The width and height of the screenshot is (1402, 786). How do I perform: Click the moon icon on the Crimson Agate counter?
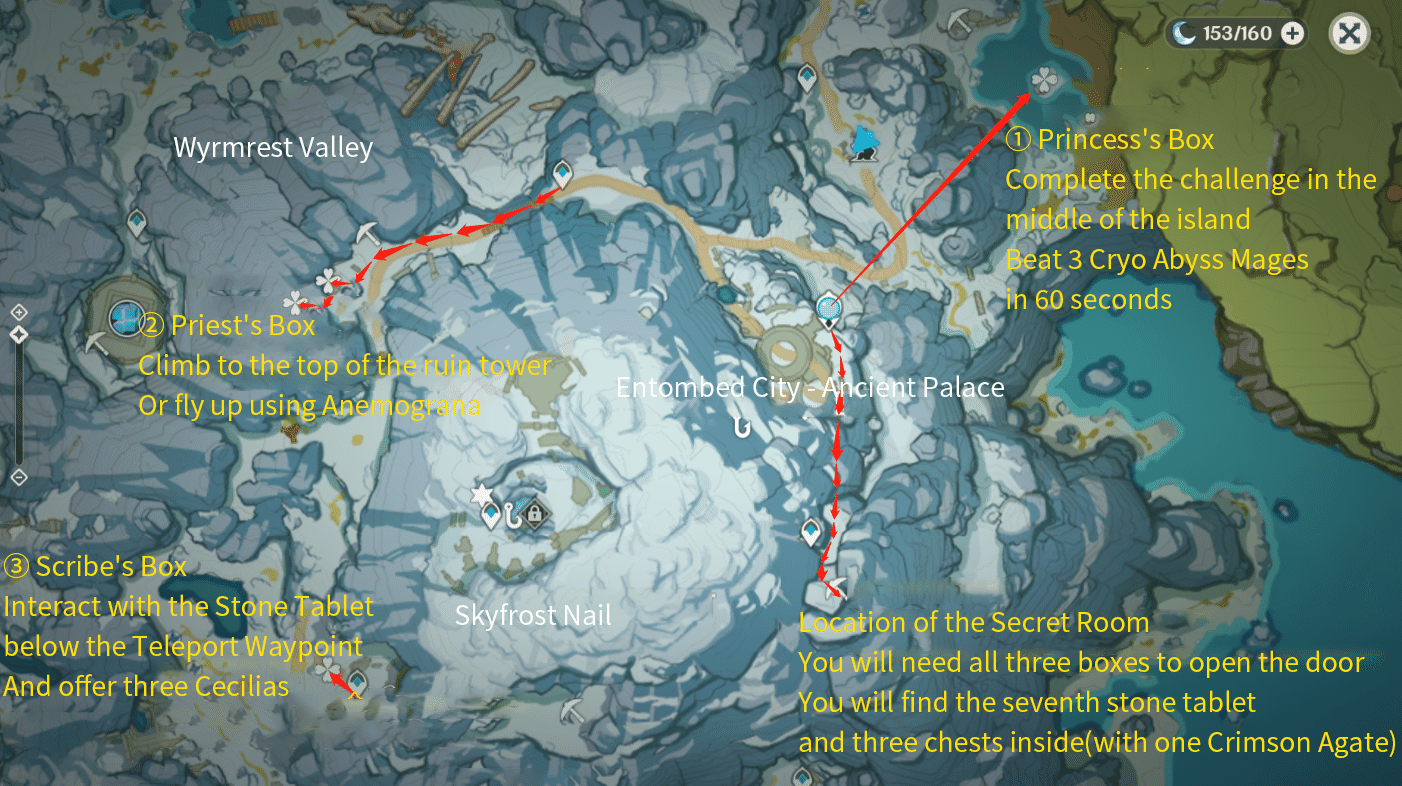[1186, 33]
